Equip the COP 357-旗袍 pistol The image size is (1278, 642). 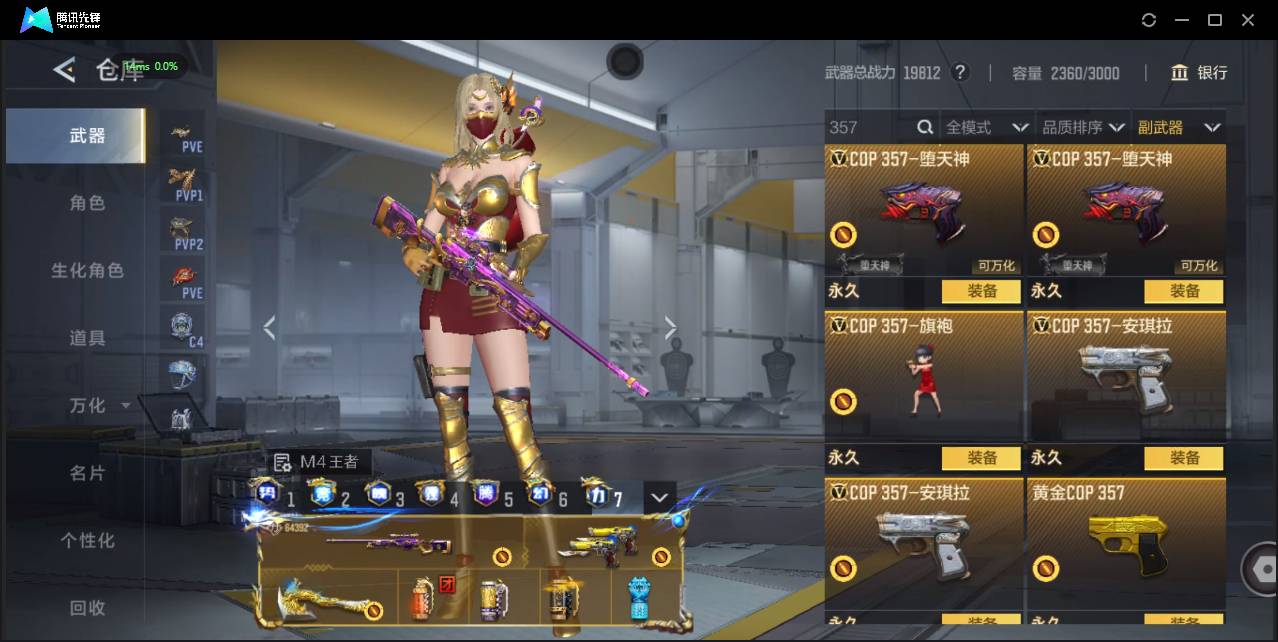(x=981, y=458)
